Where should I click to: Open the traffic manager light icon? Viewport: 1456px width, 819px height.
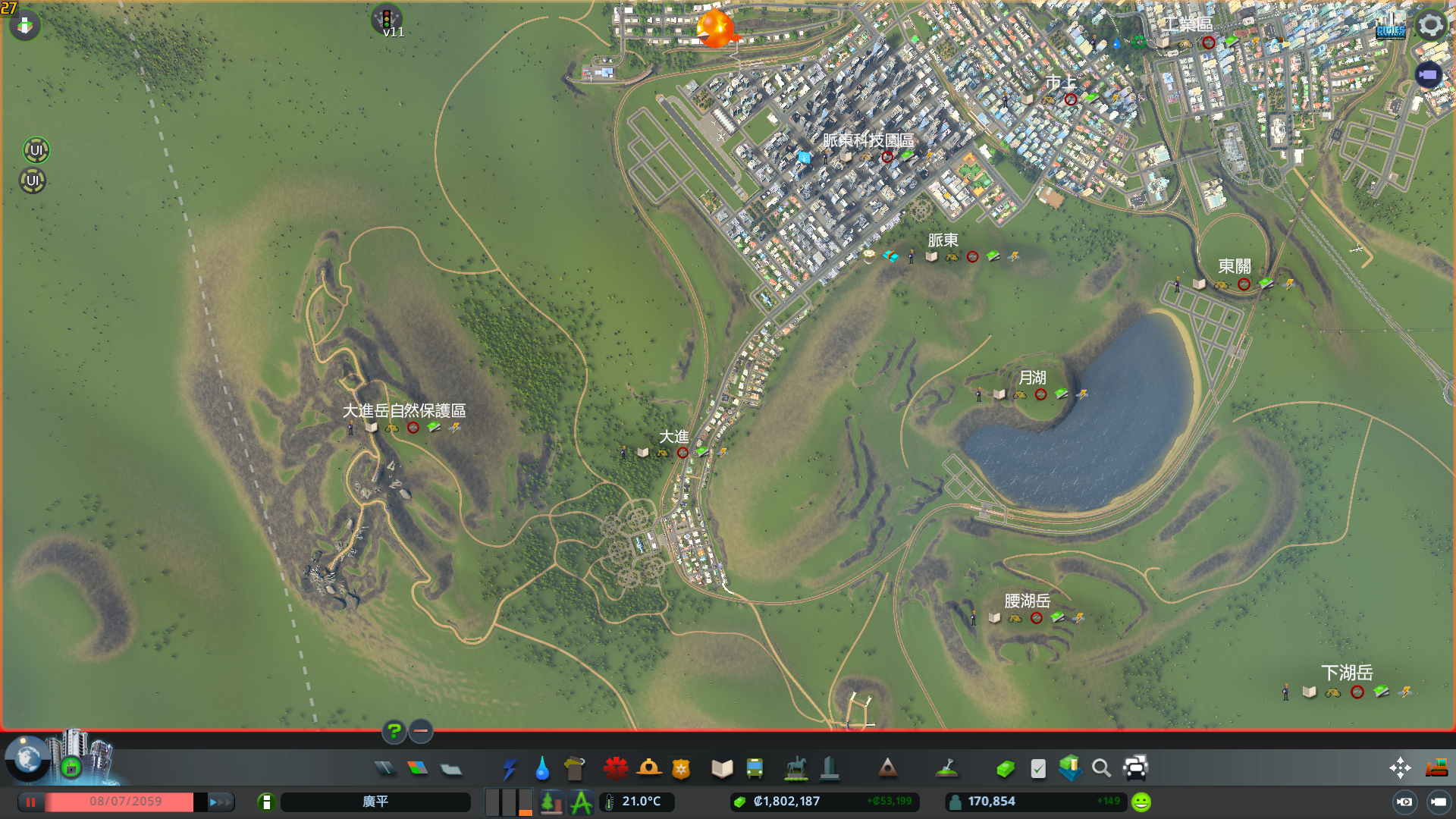pyautogui.click(x=386, y=18)
